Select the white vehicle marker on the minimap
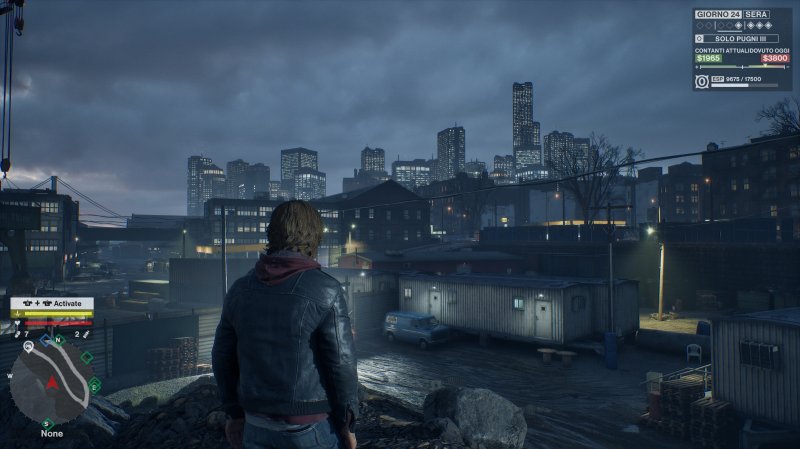800x449 pixels. coord(30,346)
